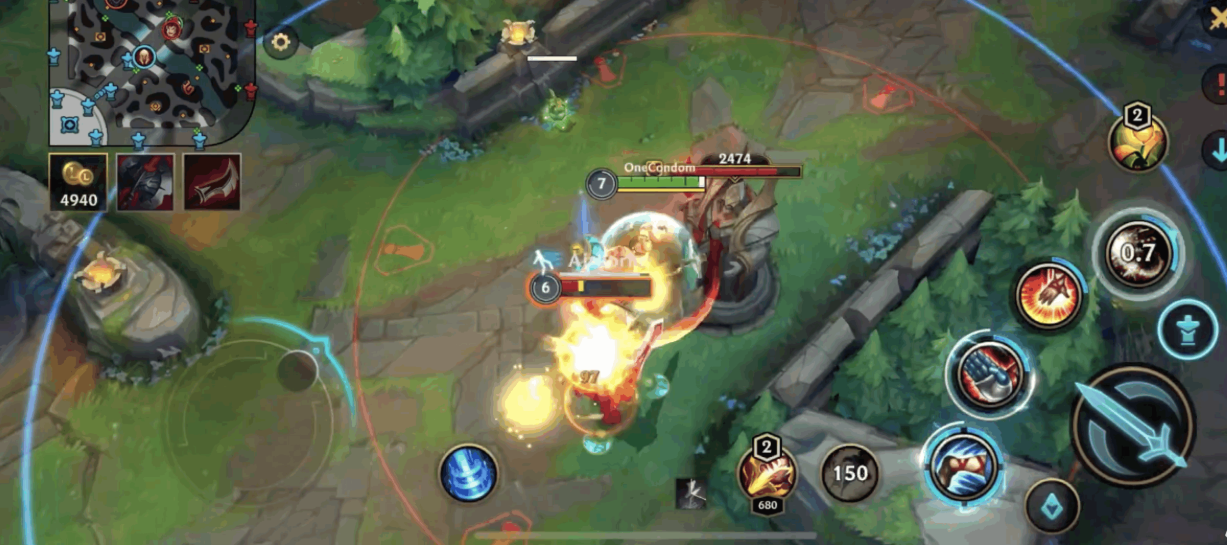This screenshot has width=1227, height=545.
Task: Tap the small diamond button below the abilities
Action: pos(1052,506)
